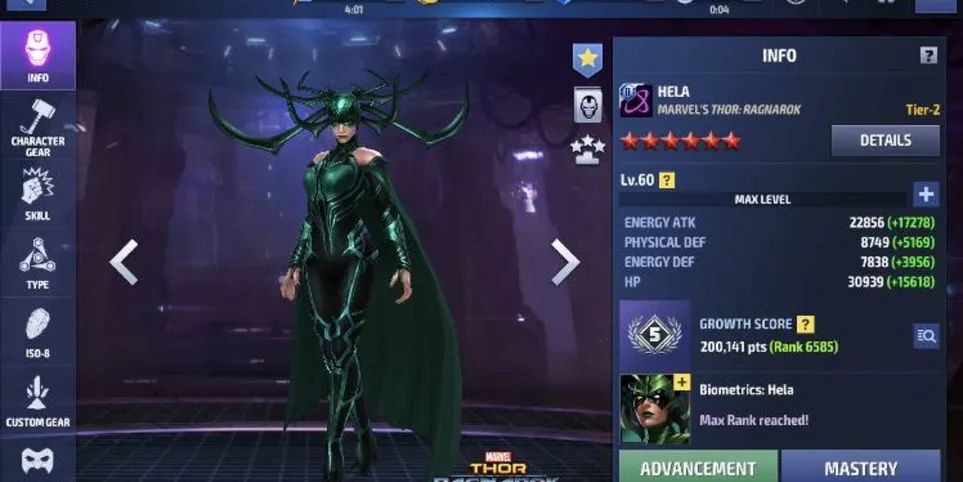Open the Lv.60 help tooltip
Viewport: 963px width, 482px height.
pos(666,181)
